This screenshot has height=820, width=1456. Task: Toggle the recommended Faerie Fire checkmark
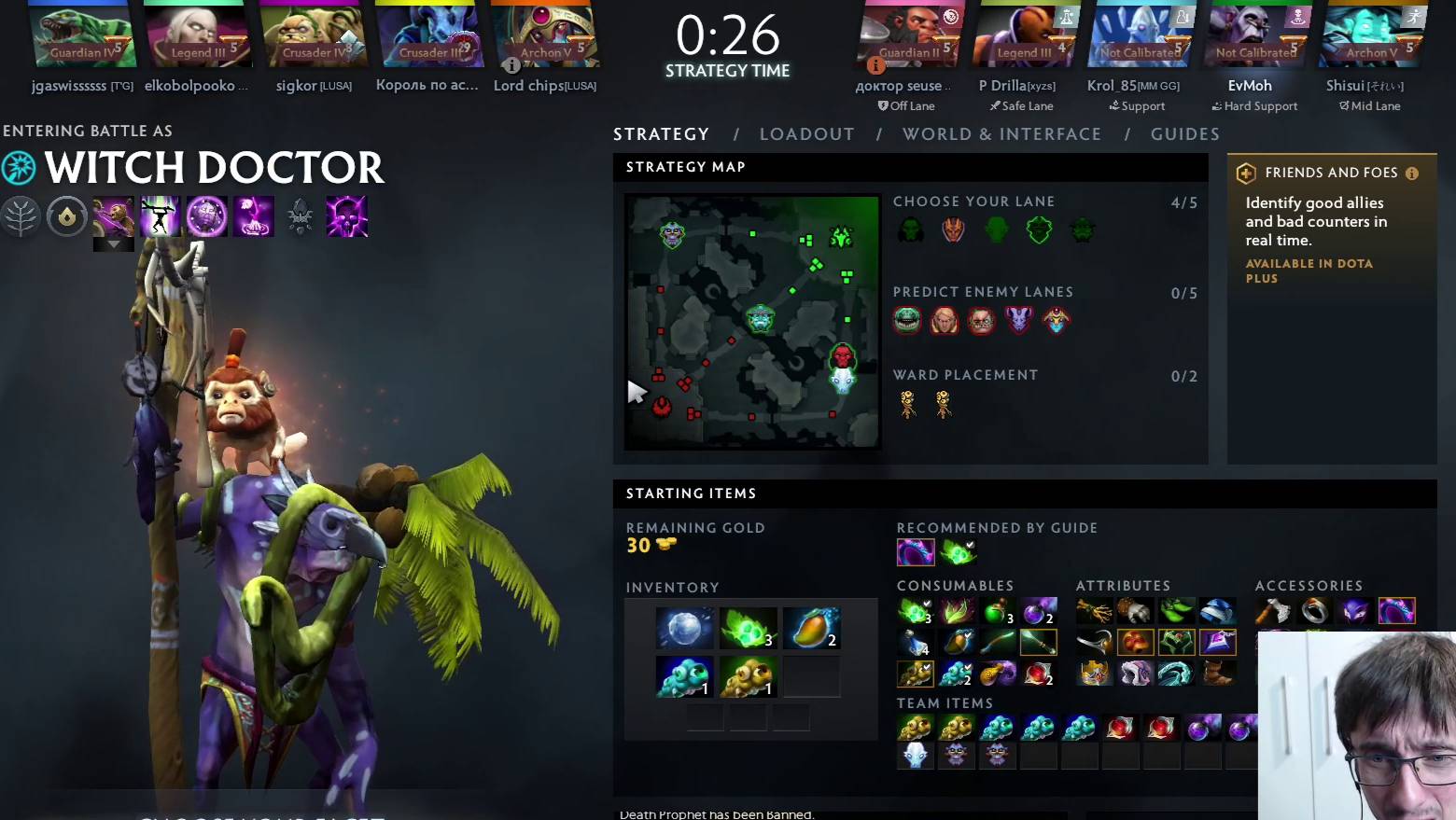[x=969, y=545]
